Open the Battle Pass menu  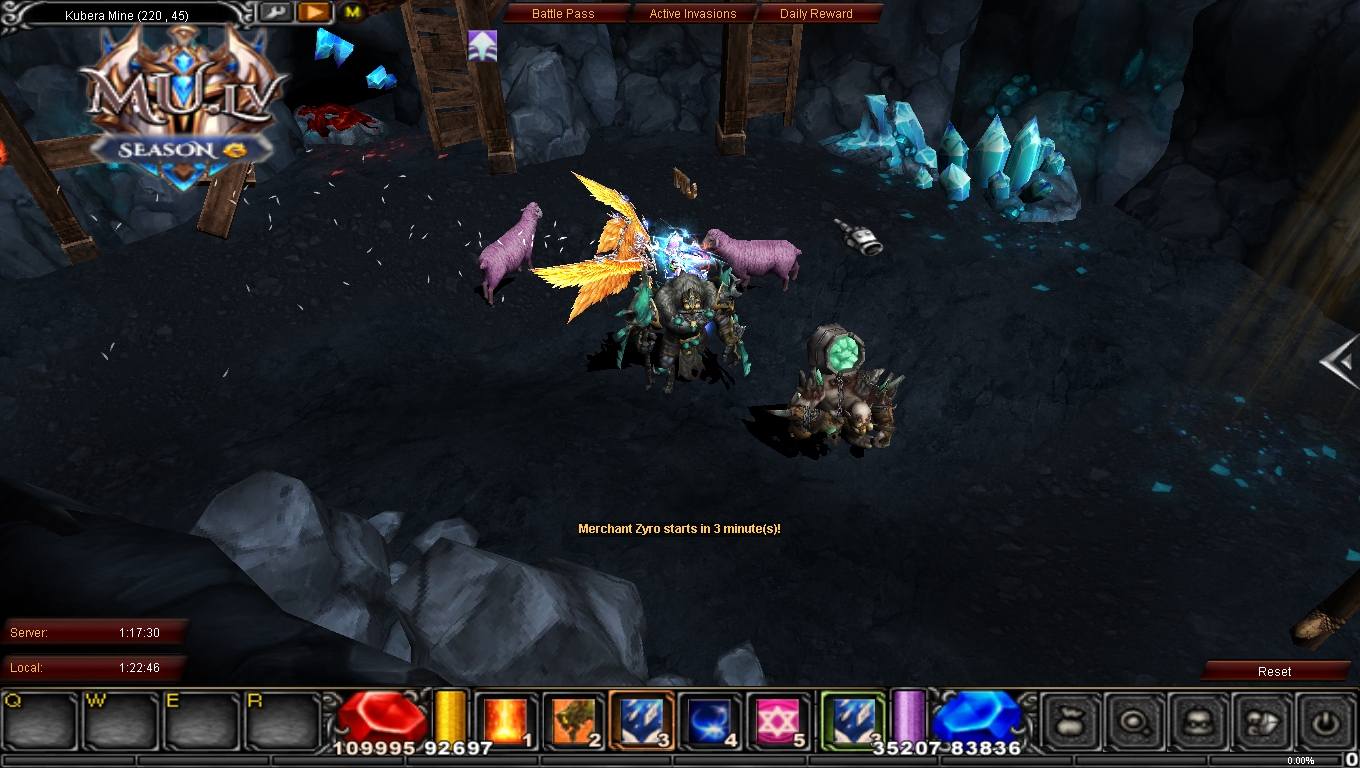[x=565, y=13]
